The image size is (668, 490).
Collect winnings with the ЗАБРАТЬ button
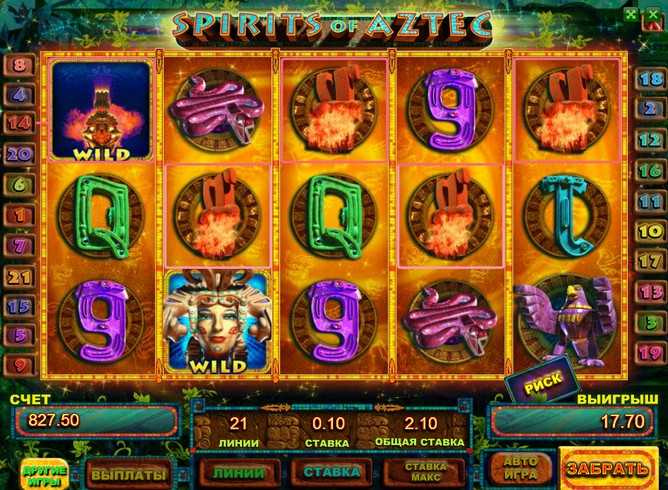pos(609,468)
